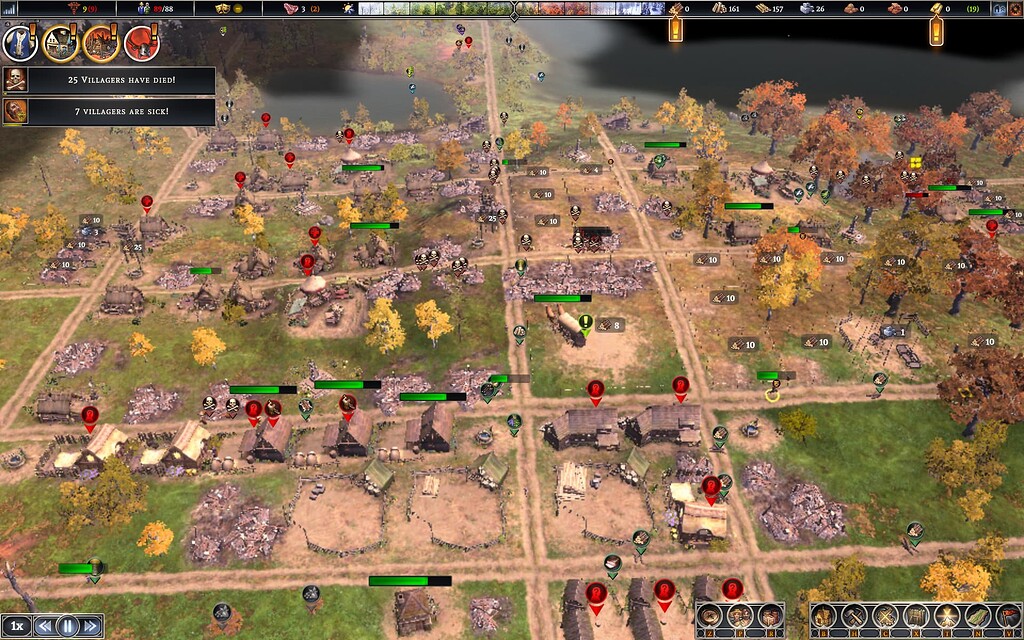Open the torch build category in build bar
Image resolution: width=1024 pixels, height=640 pixels.
tap(946, 616)
